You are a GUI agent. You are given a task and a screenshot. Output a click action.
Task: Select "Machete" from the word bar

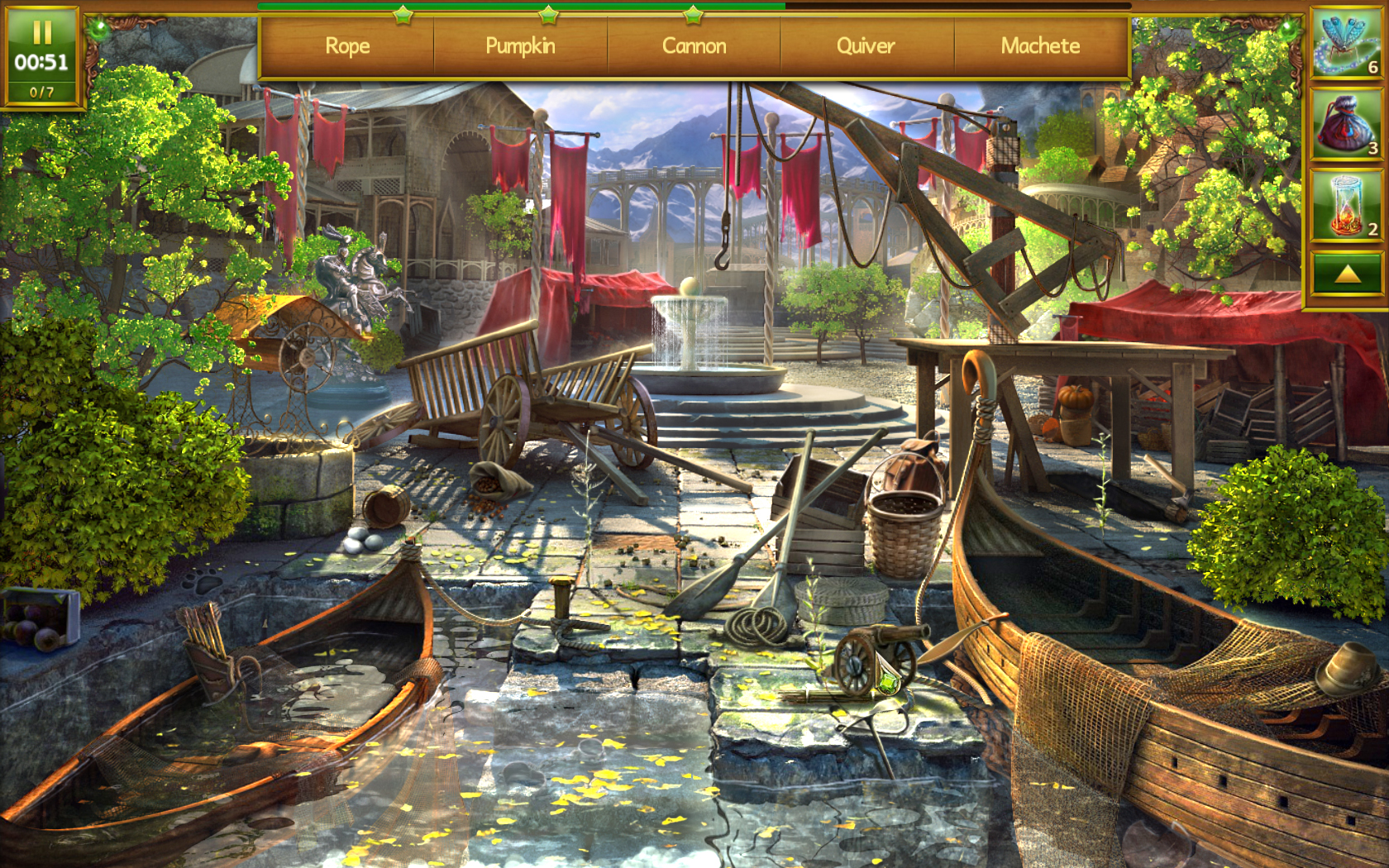pyautogui.click(x=1040, y=47)
